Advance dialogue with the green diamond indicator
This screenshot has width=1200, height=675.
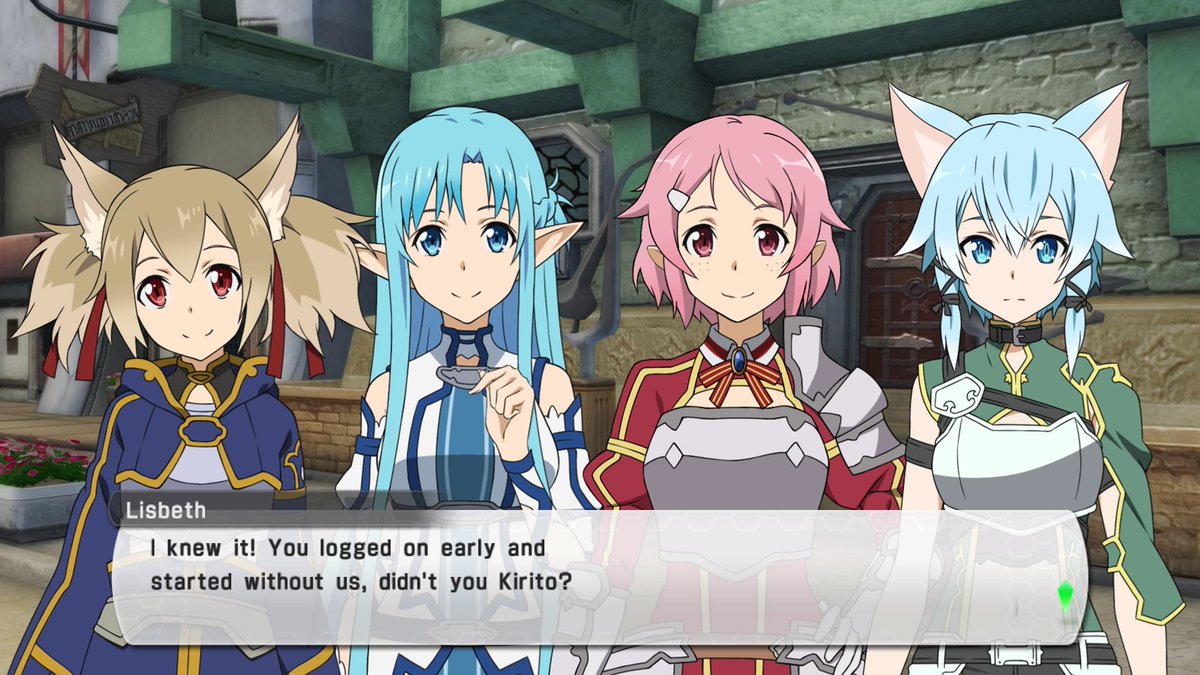coord(1064,597)
